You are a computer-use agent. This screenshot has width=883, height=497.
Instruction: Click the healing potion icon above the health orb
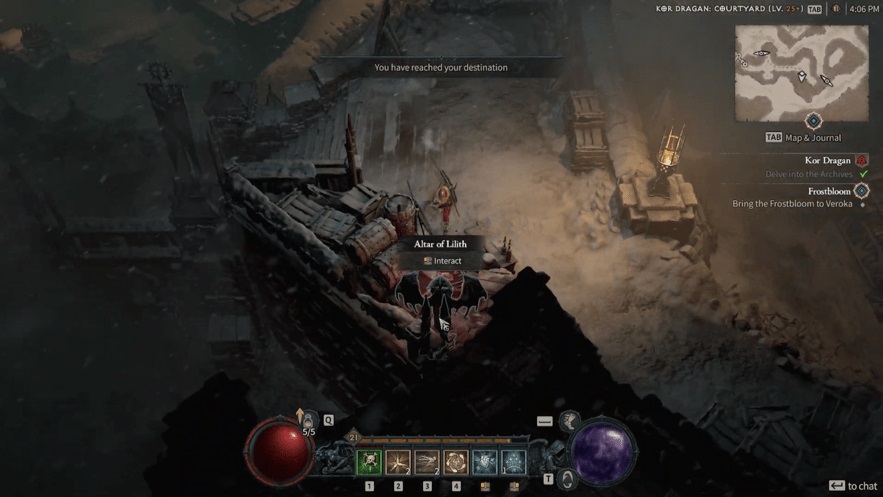tap(309, 420)
